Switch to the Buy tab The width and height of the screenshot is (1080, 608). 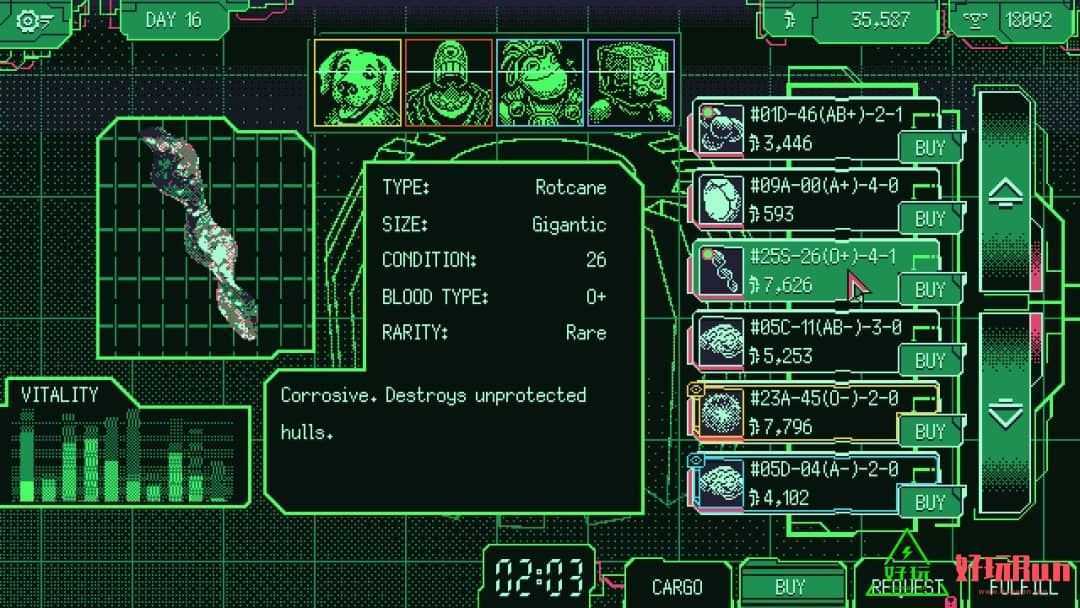[790, 587]
